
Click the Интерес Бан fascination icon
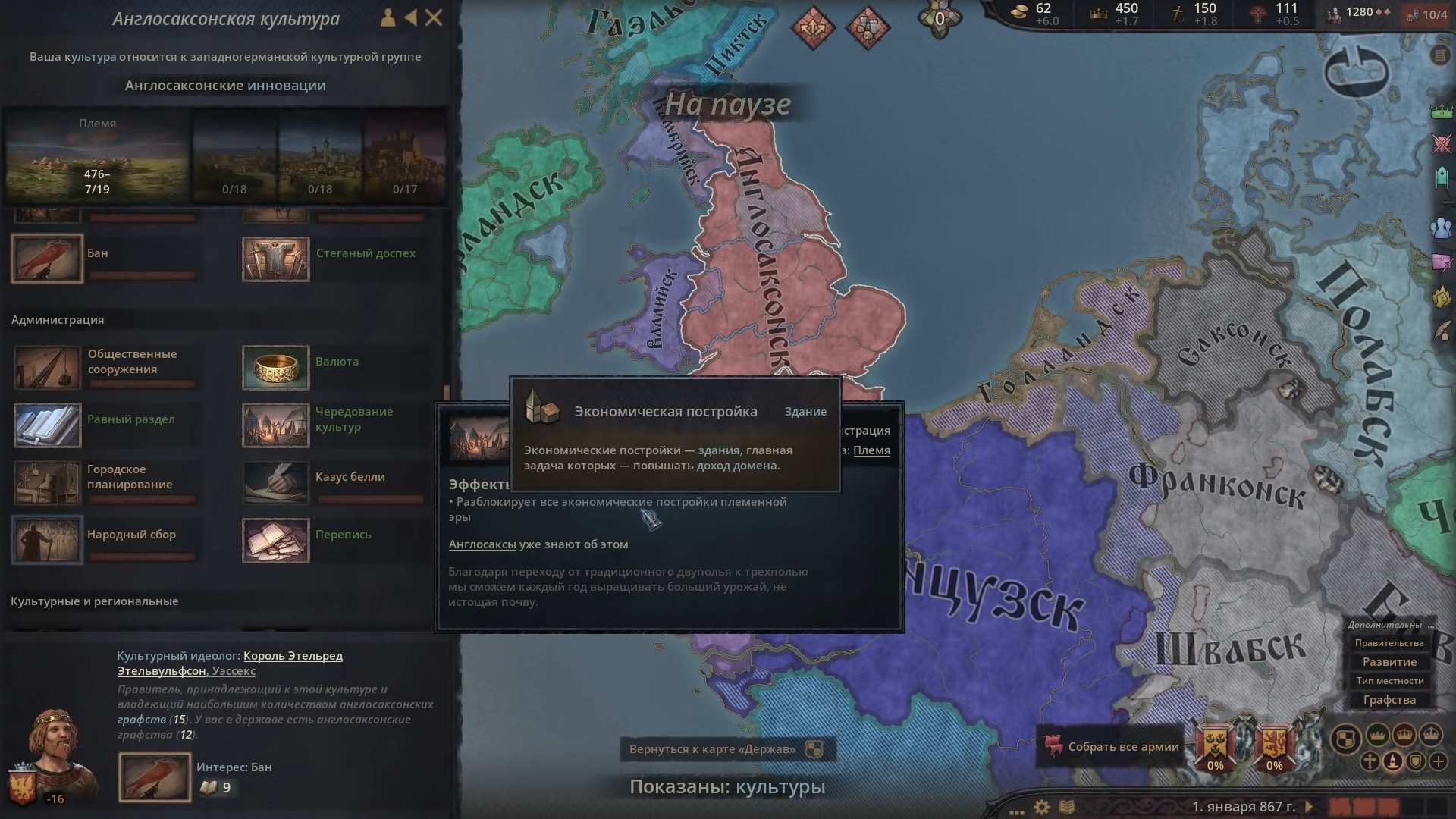click(155, 777)
